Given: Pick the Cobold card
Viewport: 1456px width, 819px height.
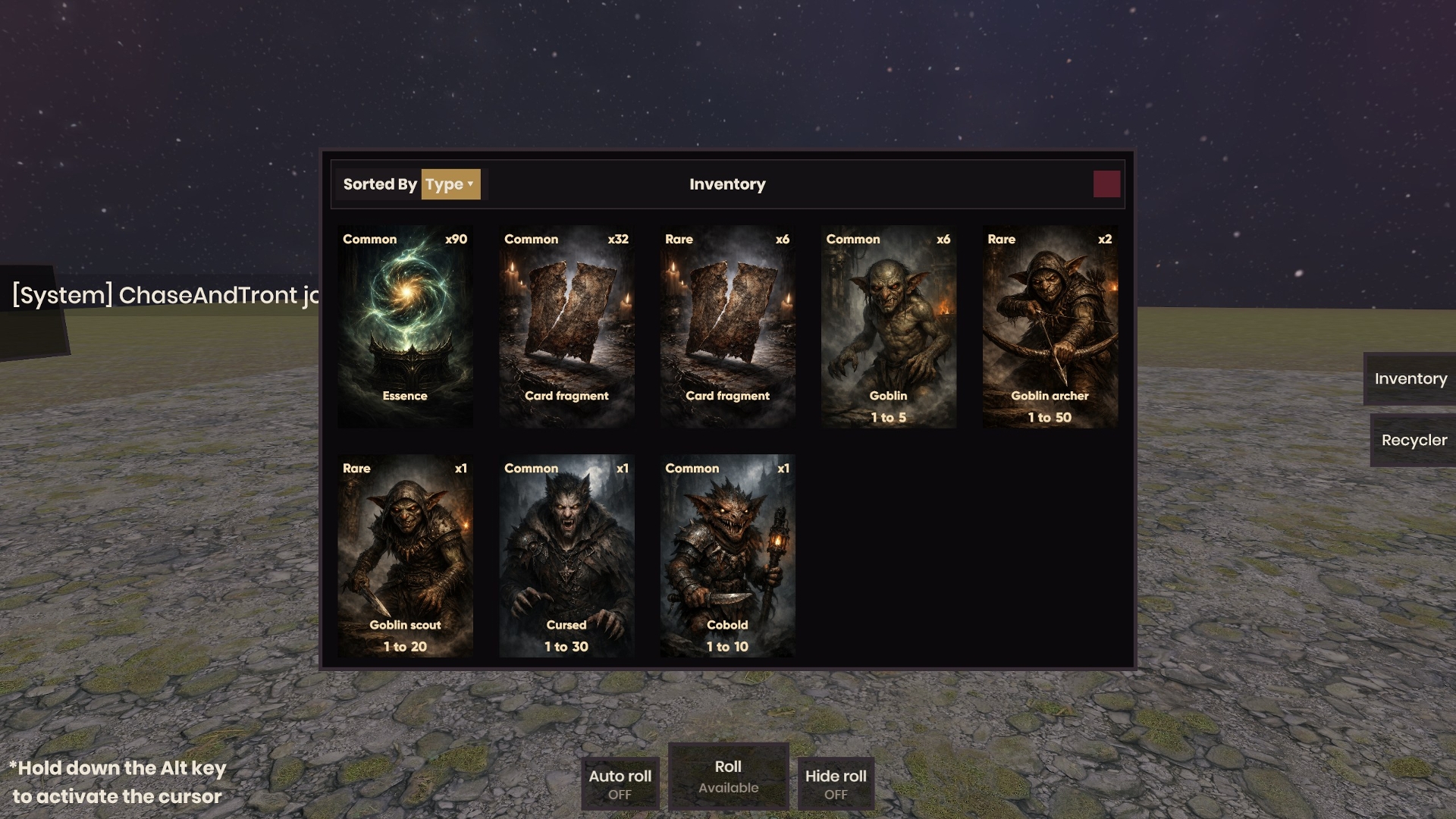Looking at the screenshot, I should pyautogui.click(x=727, y=556).
